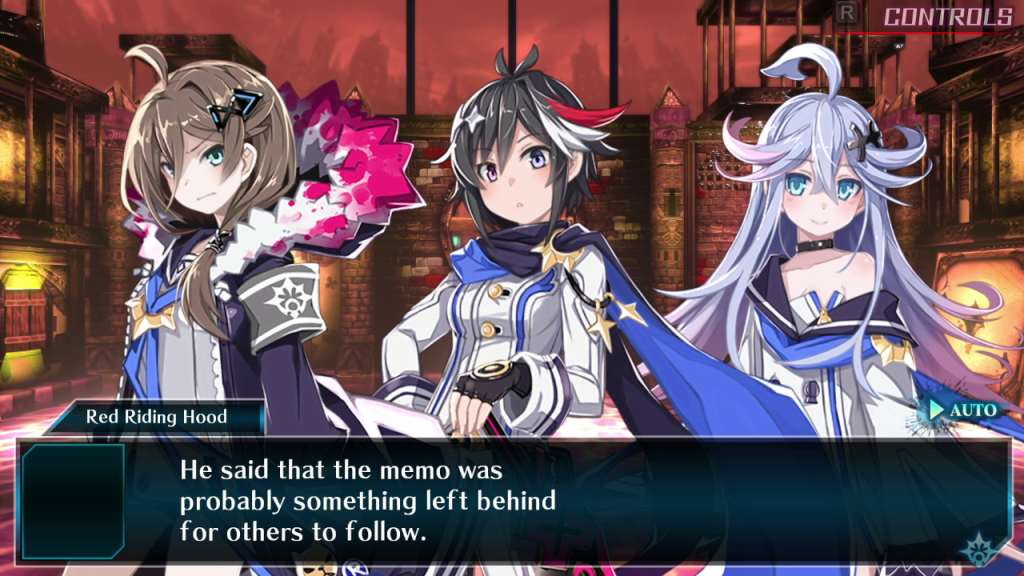Toggle AUTO dialogue advance
This screenshot has height=576, width=1024.
point(964,410)
